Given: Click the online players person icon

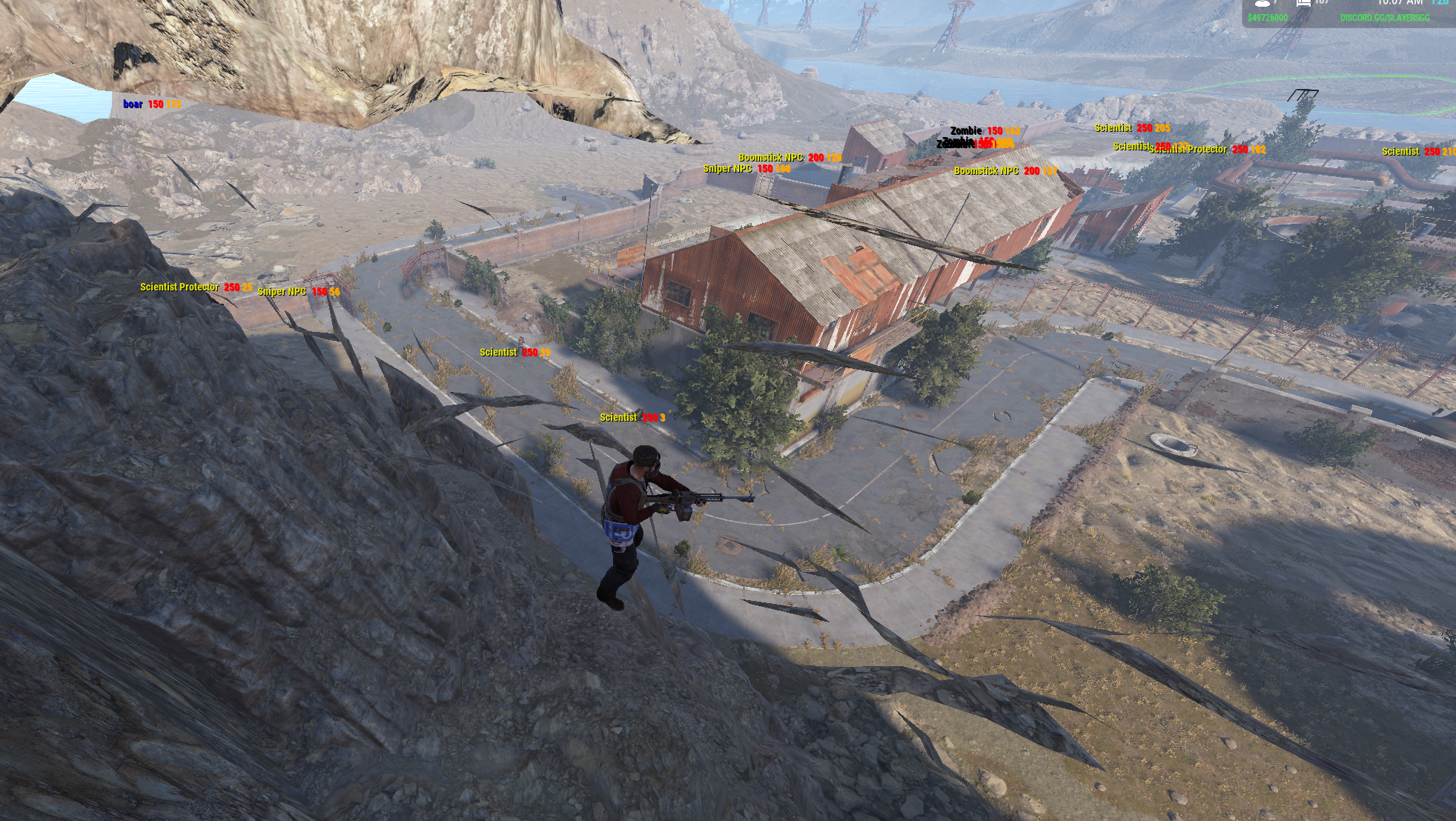Looking at the screenshot, I should (x=1261, y=3).
